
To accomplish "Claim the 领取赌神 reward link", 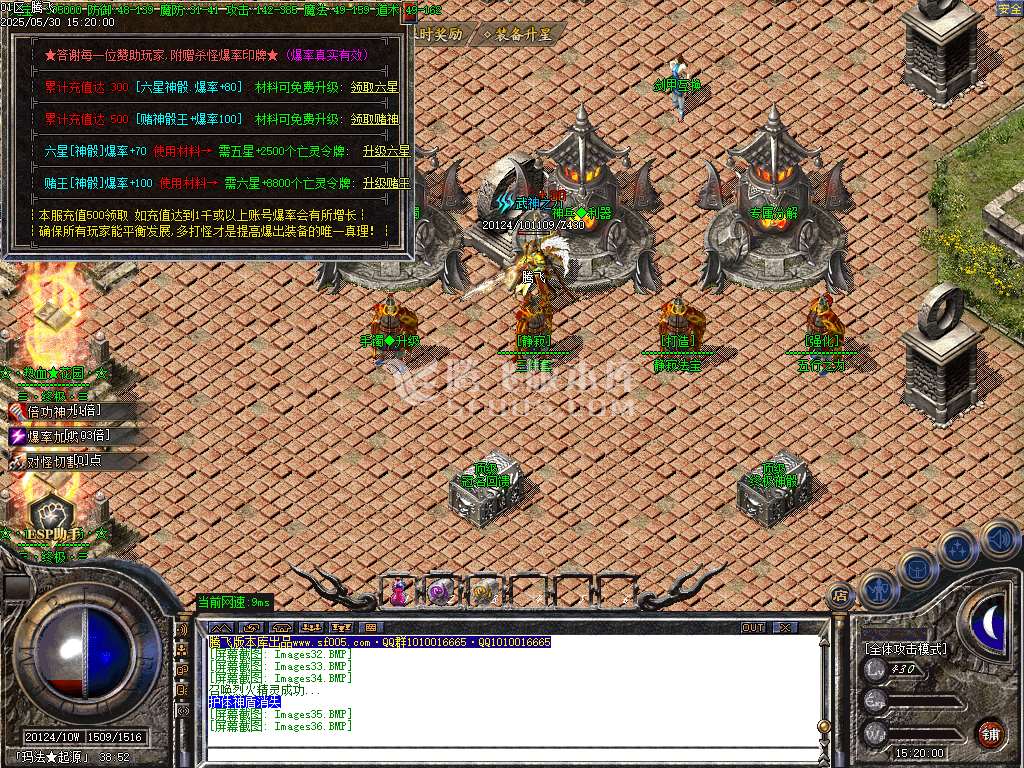I will (x=373, y=120).
